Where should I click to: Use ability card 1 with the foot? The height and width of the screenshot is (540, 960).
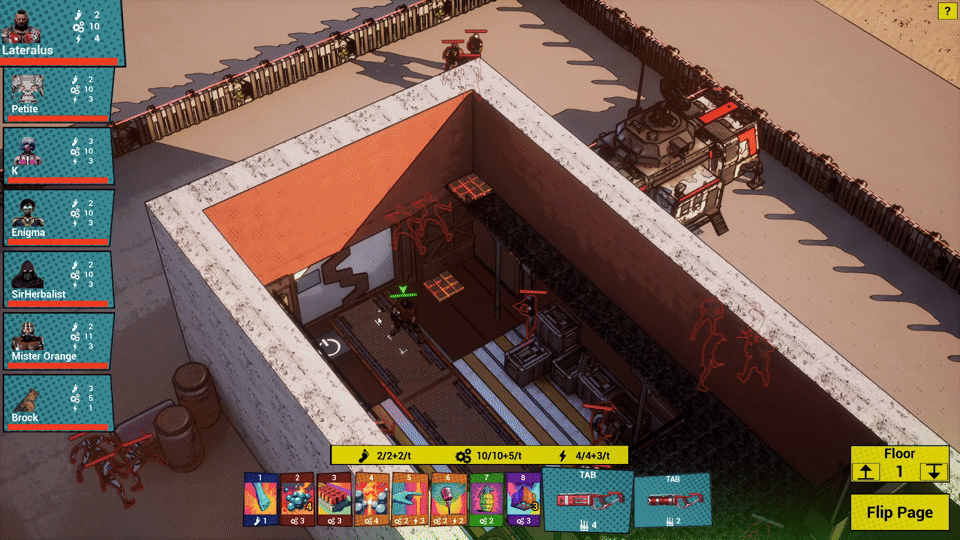coord(260,499)
